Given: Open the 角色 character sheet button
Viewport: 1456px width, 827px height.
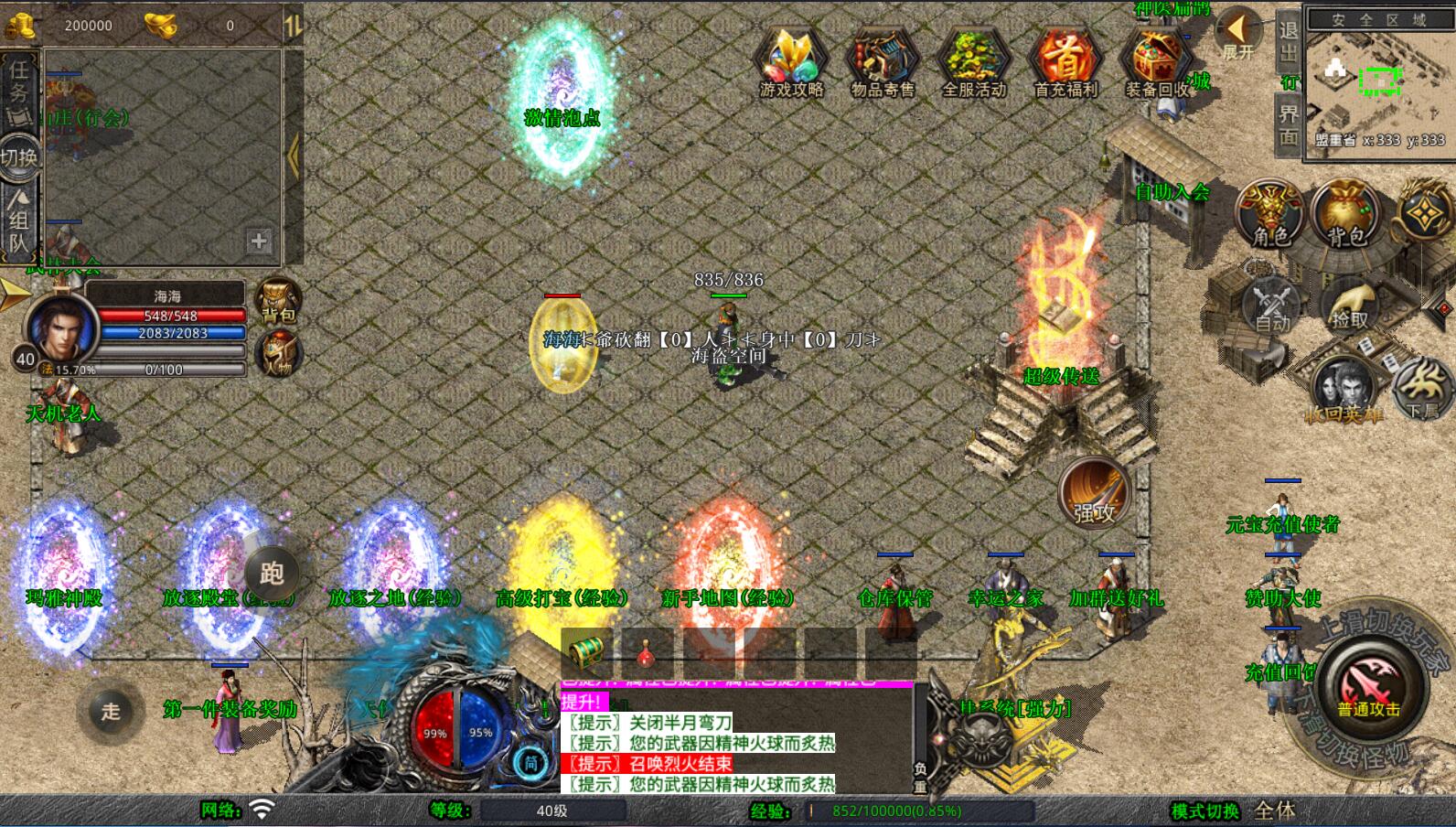Looking at the screenshot, I should click(1270, 213).
